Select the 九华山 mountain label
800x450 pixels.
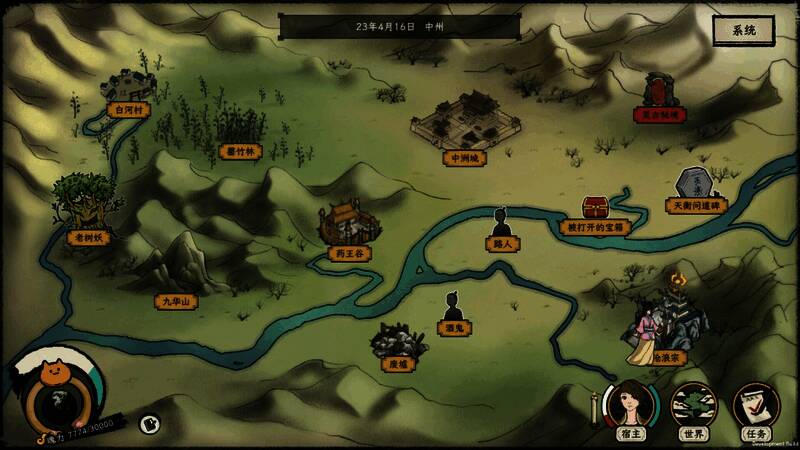point(177,300)
